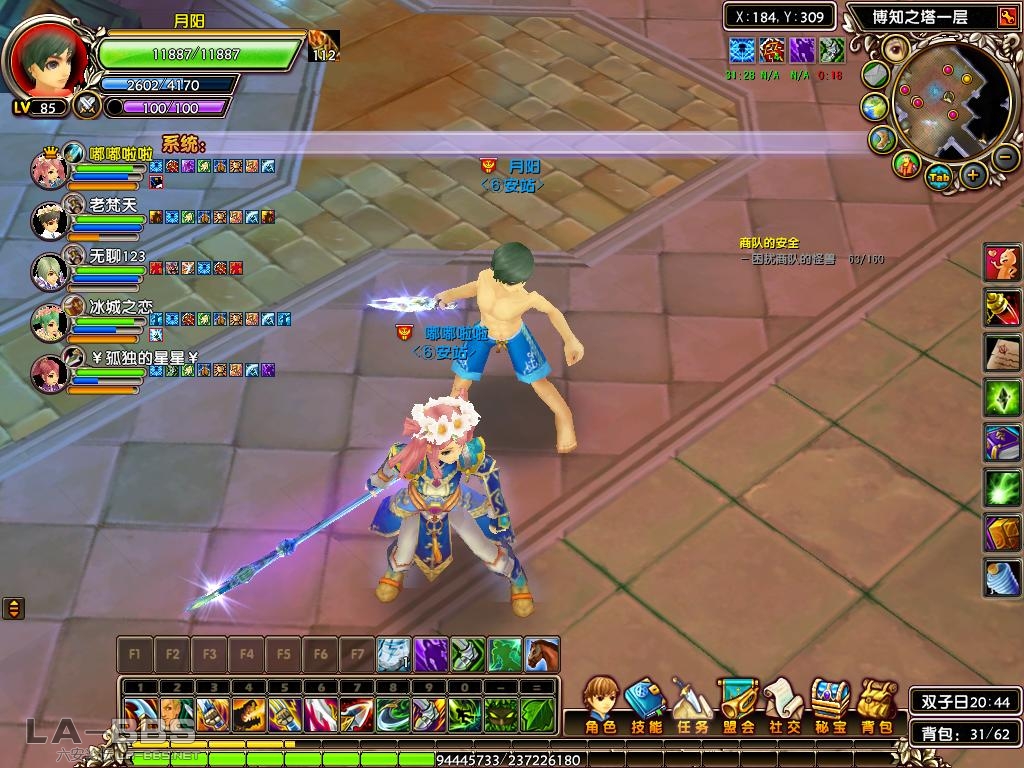This screenshot has width=1024, height=768.
Task: Open the 秘宝 treasure chest menu
Action: [830, 705]
